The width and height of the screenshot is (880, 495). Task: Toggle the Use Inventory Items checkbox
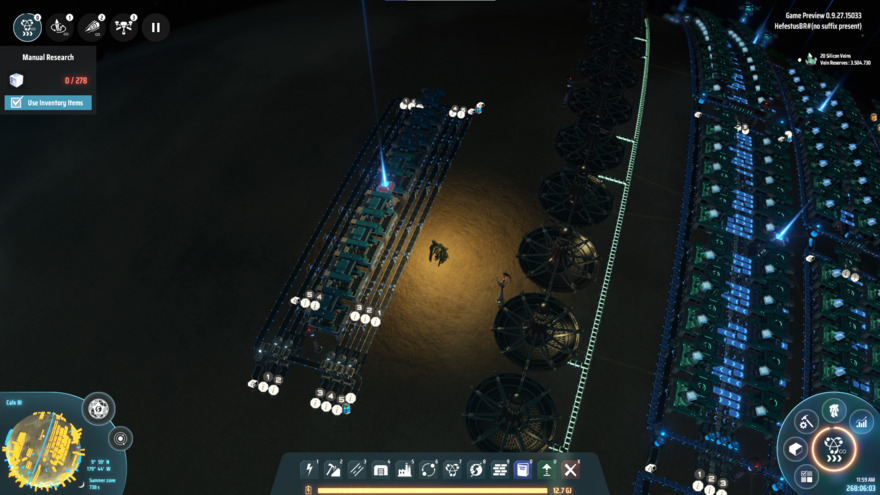tap(15, 103)
